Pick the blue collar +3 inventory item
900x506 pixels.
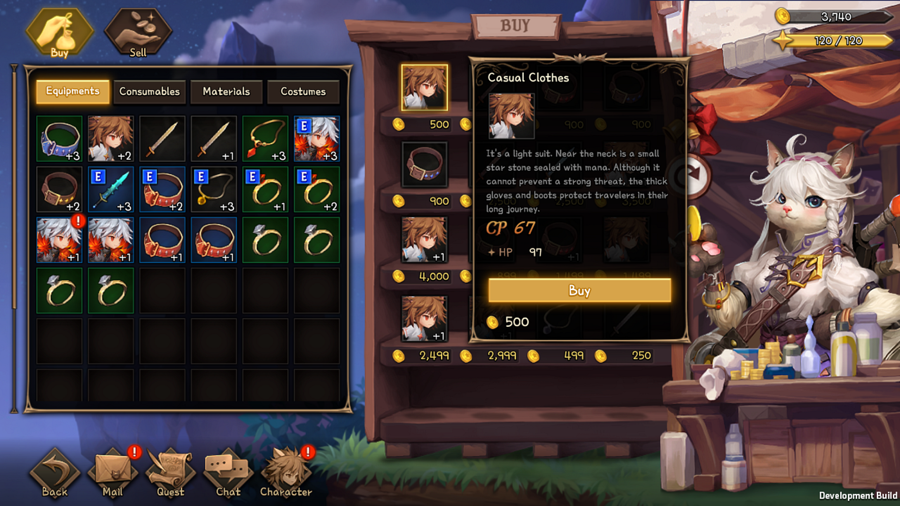coord(59,139)
